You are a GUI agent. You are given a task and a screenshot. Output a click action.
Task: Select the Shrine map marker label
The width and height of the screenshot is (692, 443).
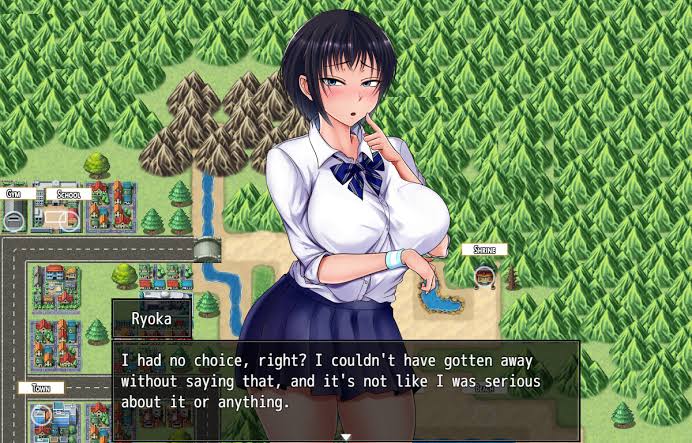point(484,249)
